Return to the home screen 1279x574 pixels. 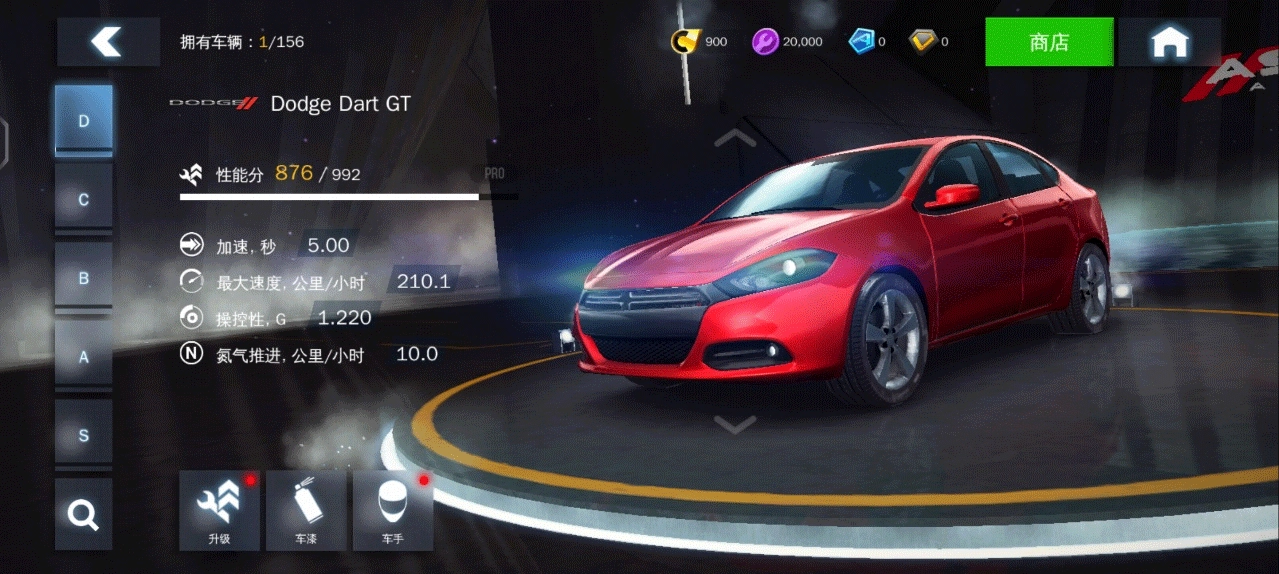click(1169, 42)
